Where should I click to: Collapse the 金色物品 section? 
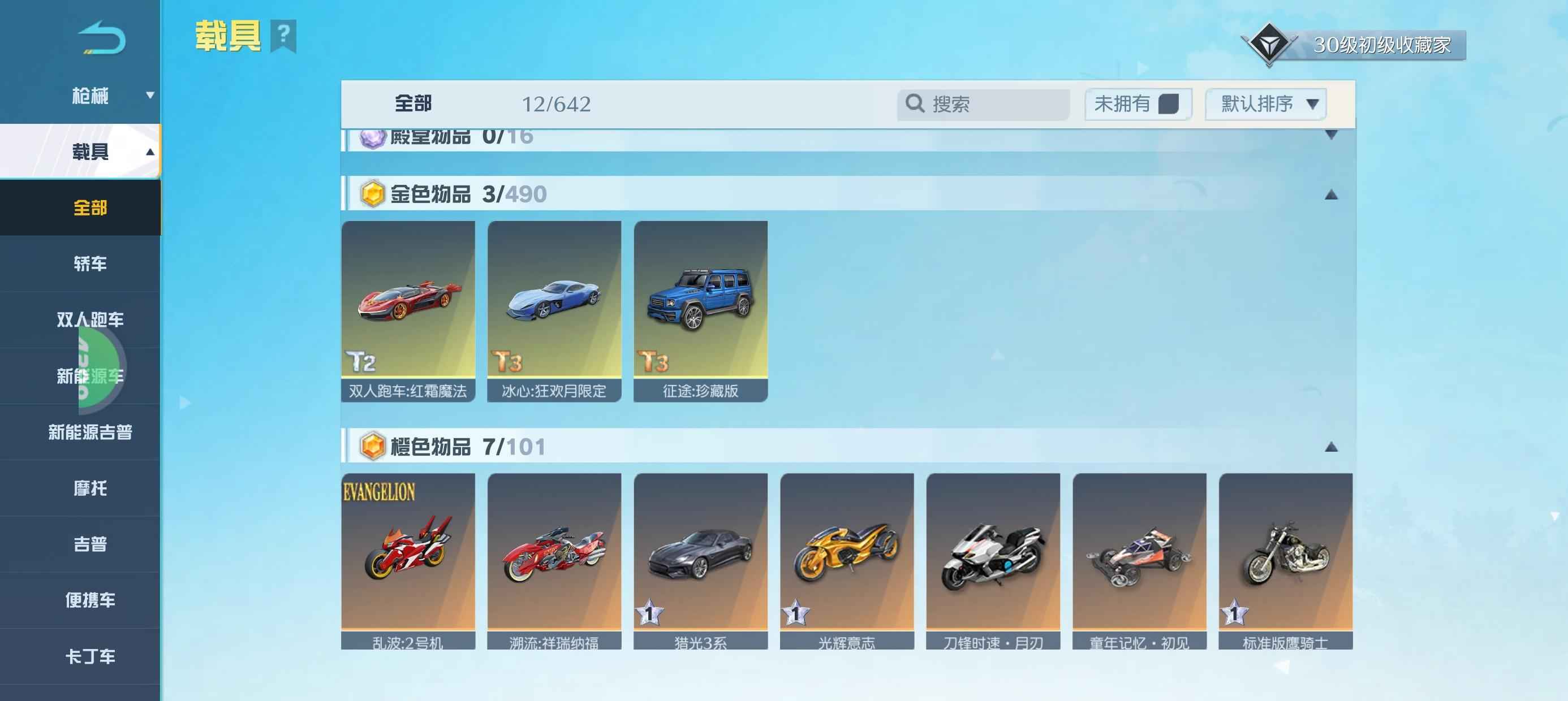(x=1330, y=194)
